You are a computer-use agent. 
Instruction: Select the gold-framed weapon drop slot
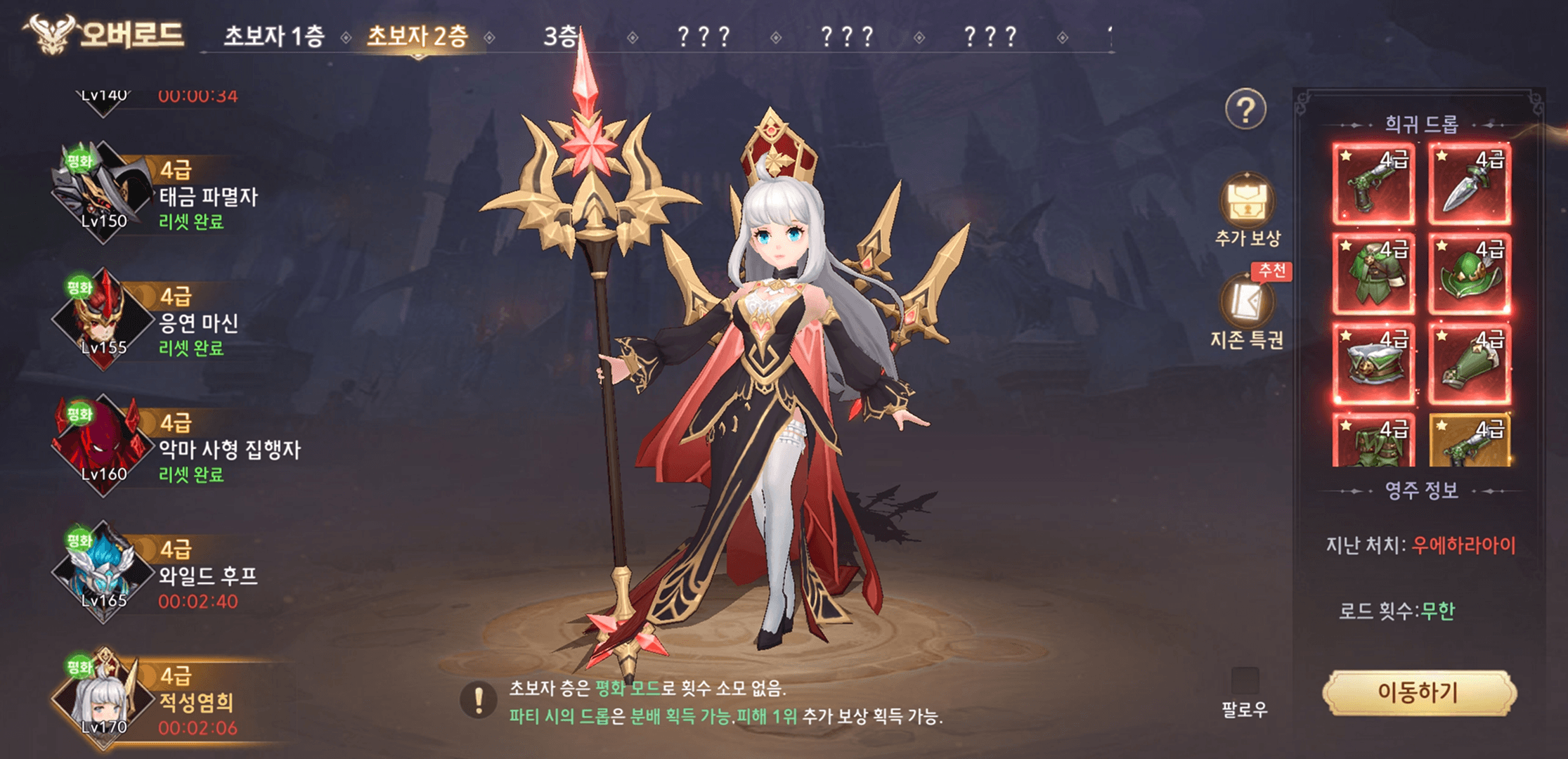(x=1470, y=441)
